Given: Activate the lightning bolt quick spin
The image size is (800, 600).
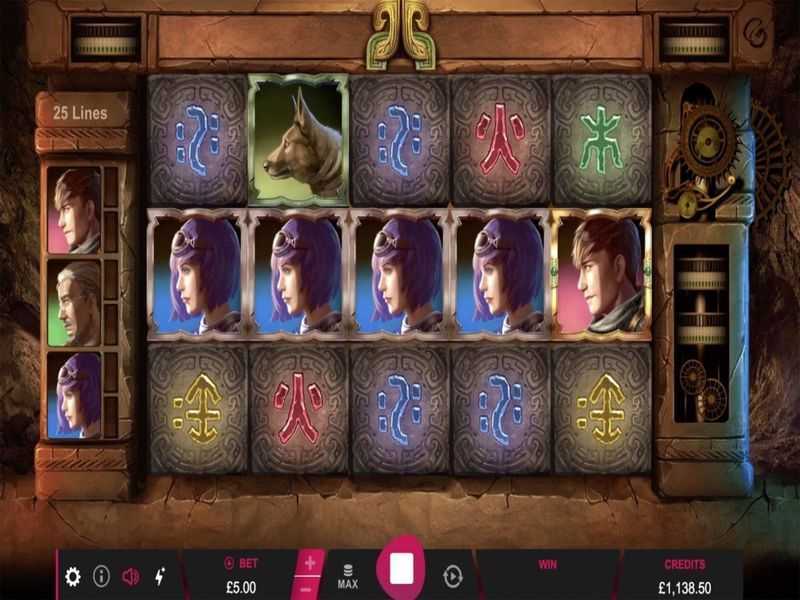Looking at the screenshot, I should tap(160, 576).
